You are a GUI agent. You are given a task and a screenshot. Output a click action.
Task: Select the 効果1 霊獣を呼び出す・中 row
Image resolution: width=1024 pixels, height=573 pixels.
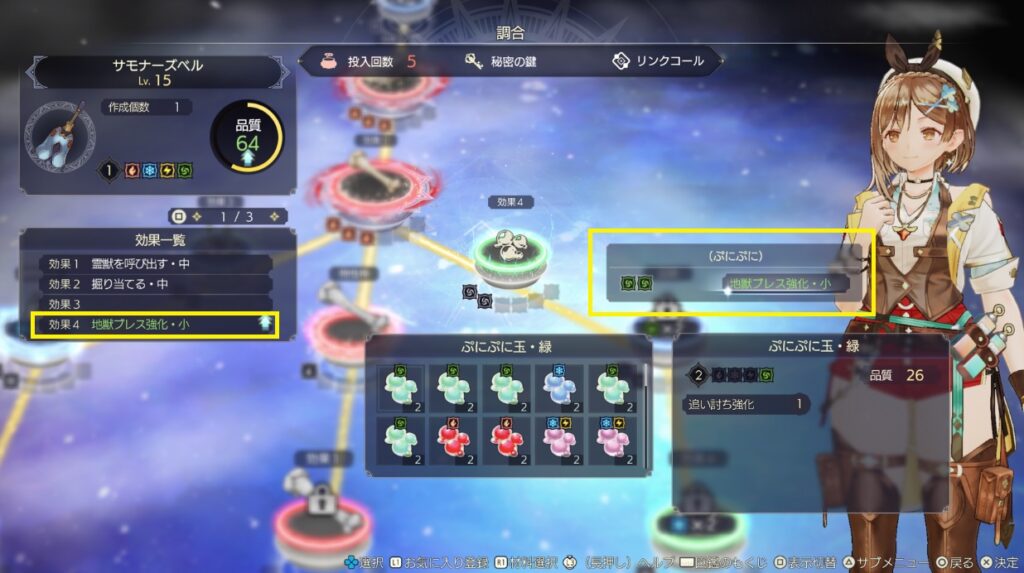tap(155, 264)
